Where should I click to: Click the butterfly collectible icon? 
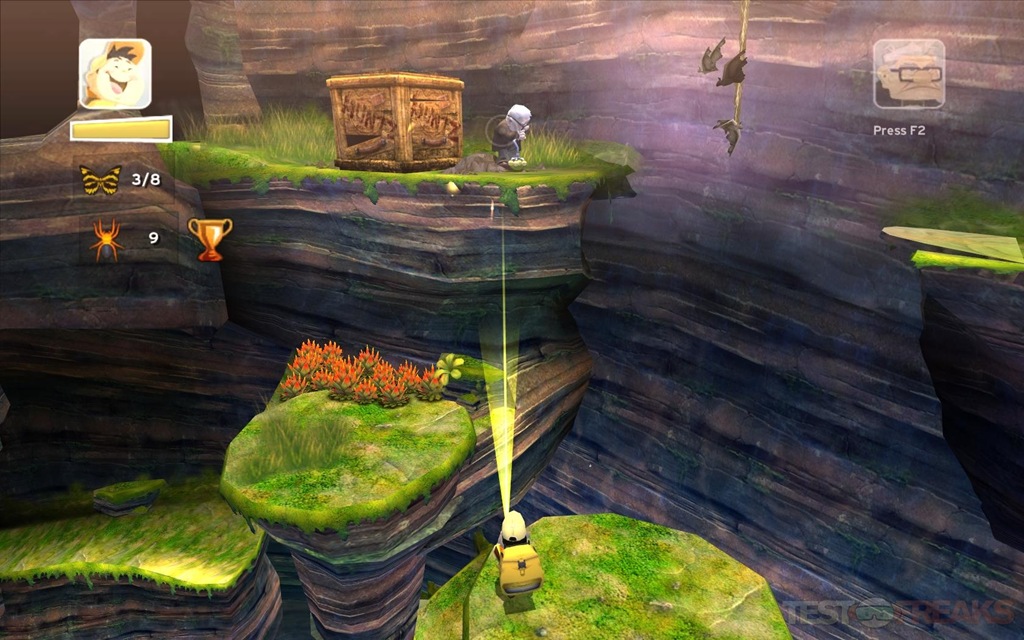click(x=100, y=180)
